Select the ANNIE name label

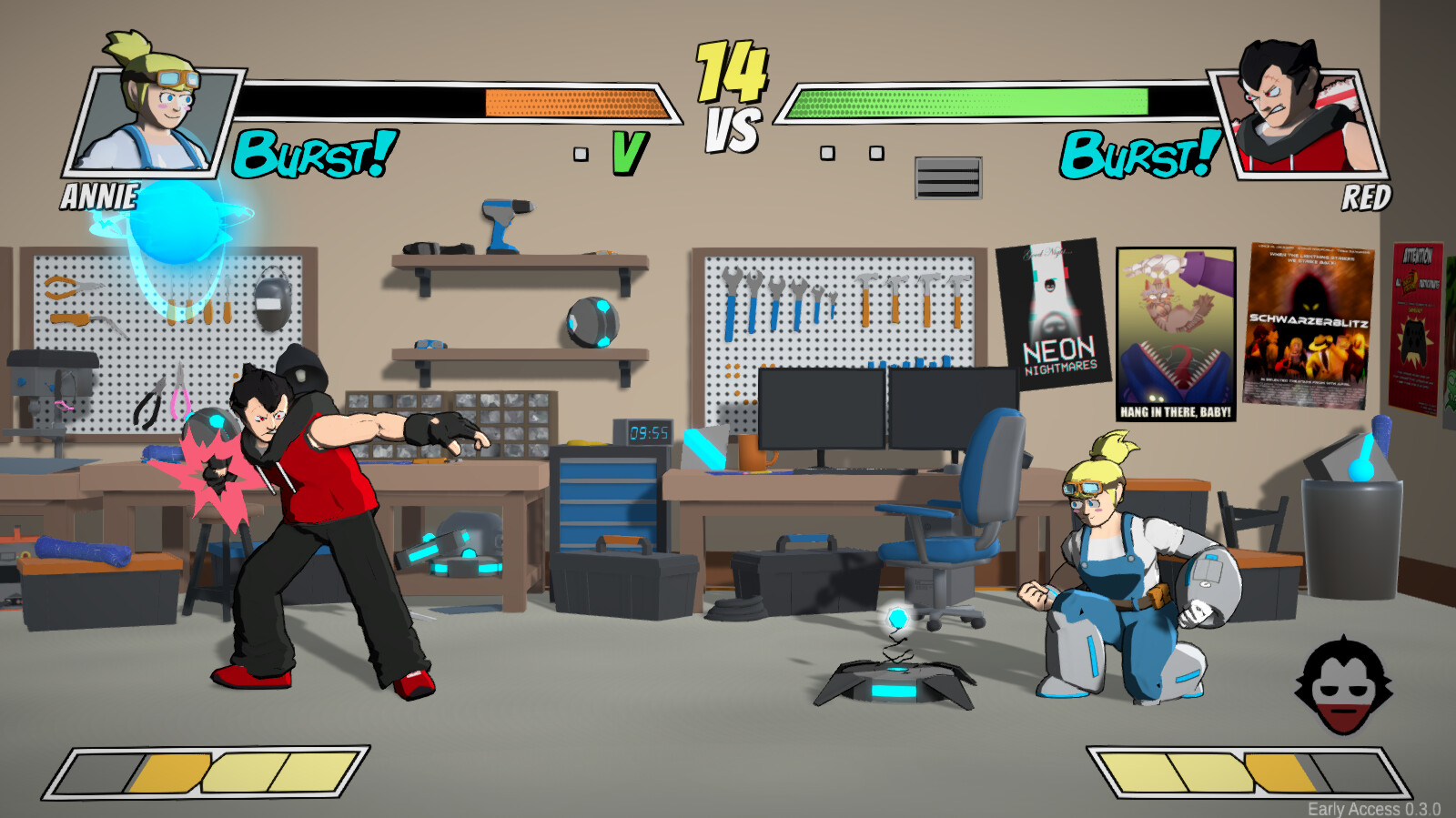[x=98, y=194]
